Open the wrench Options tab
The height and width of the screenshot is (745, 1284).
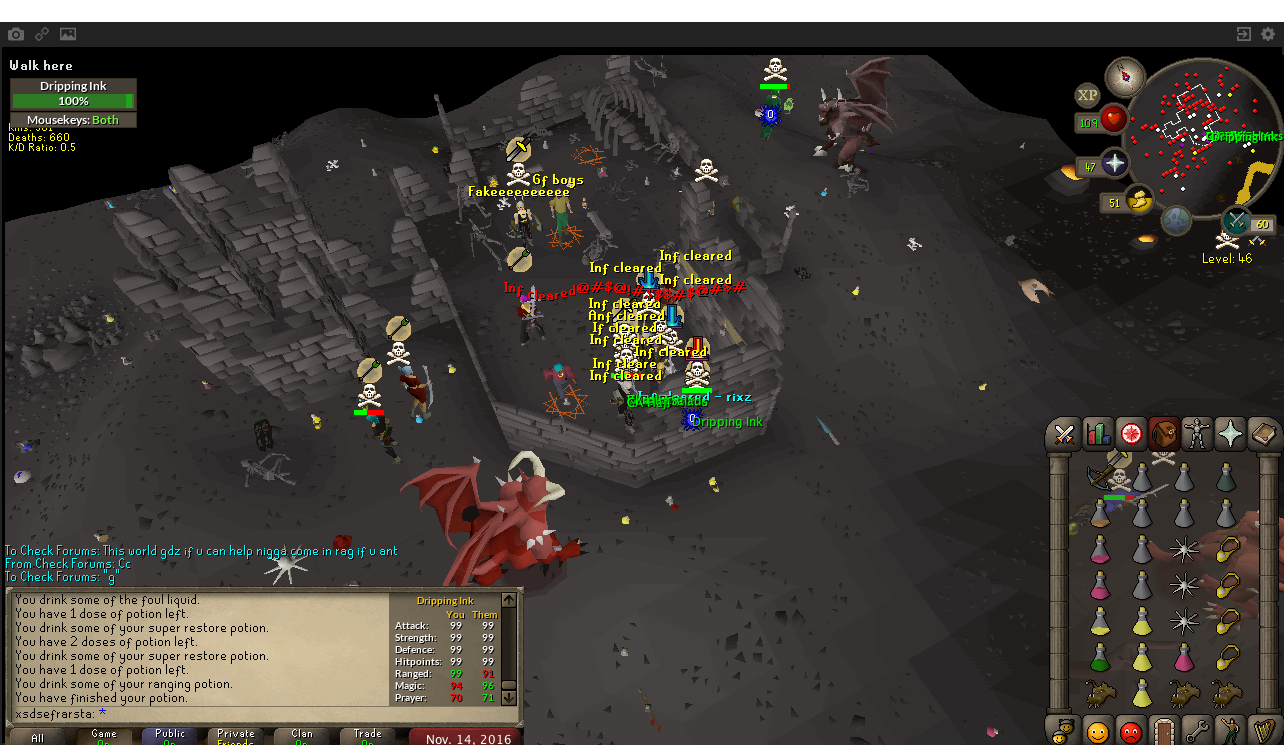[x=1196, y=731]
